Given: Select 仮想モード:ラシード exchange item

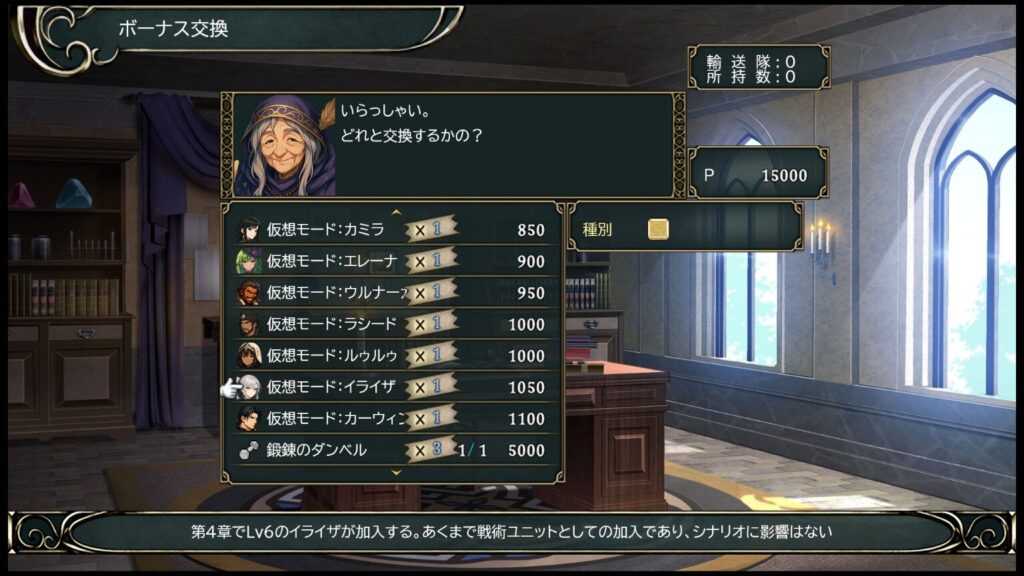Looking at the screenshot, I should [392, 324].
